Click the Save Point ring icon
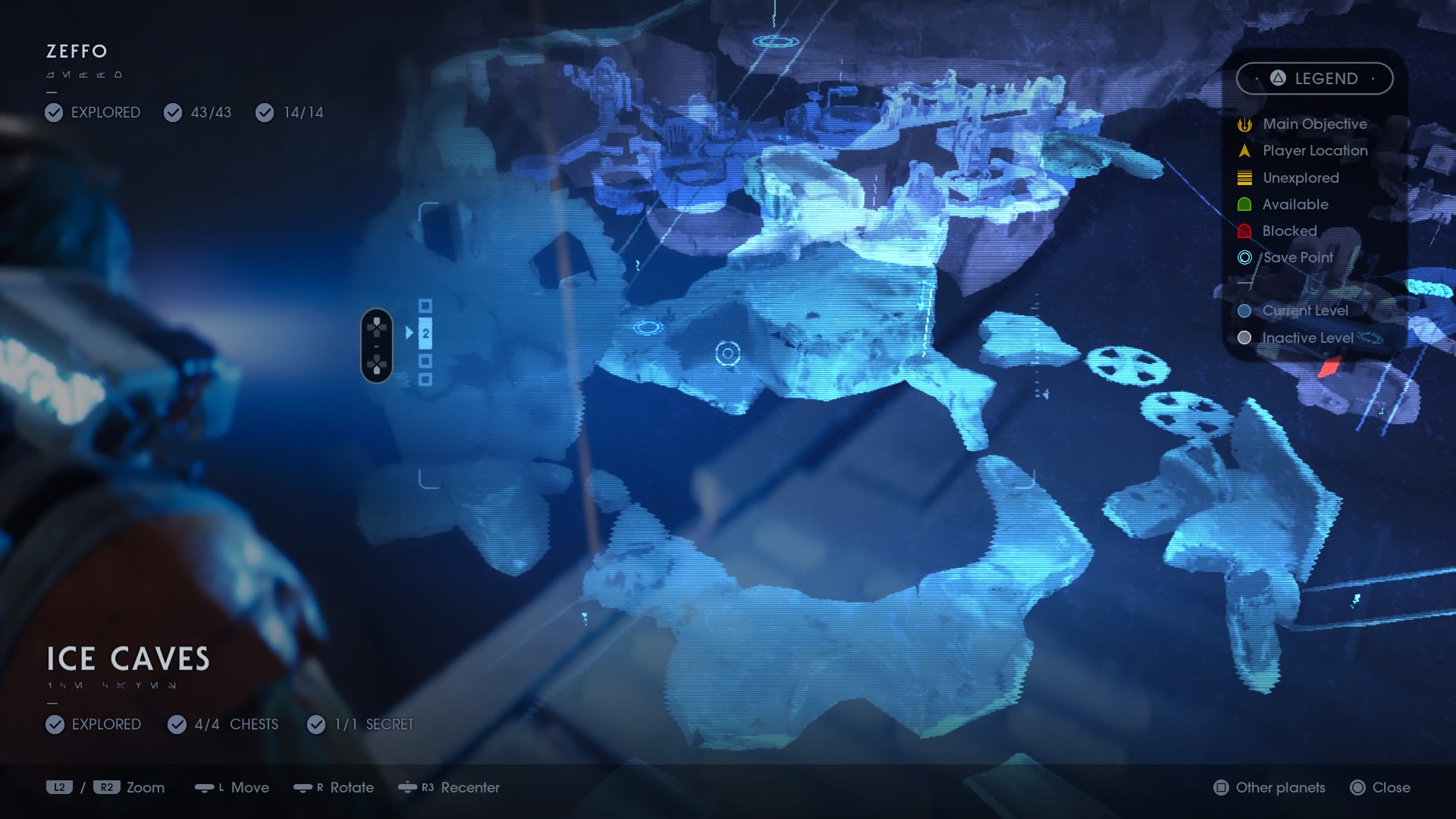This screenshot has height=819, width=1456. point(1244,258)
